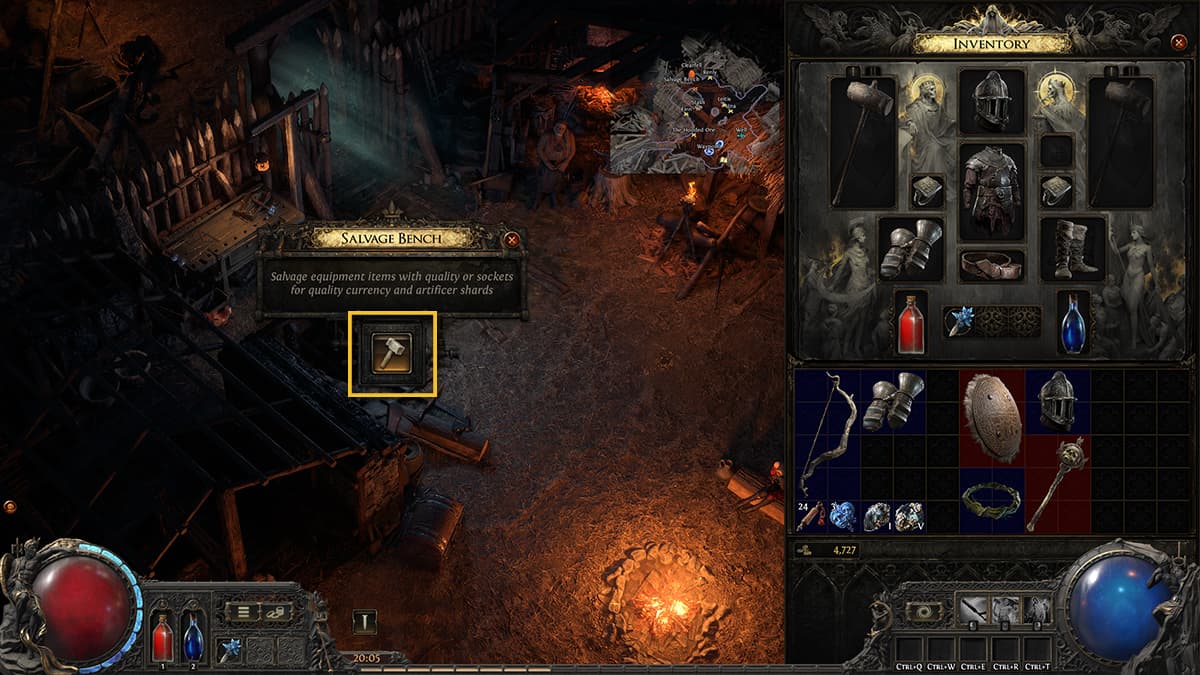Select the scroll stack of 24
Screen dimensions: 1200x675
pyautogui.click(x=811, y=514)
